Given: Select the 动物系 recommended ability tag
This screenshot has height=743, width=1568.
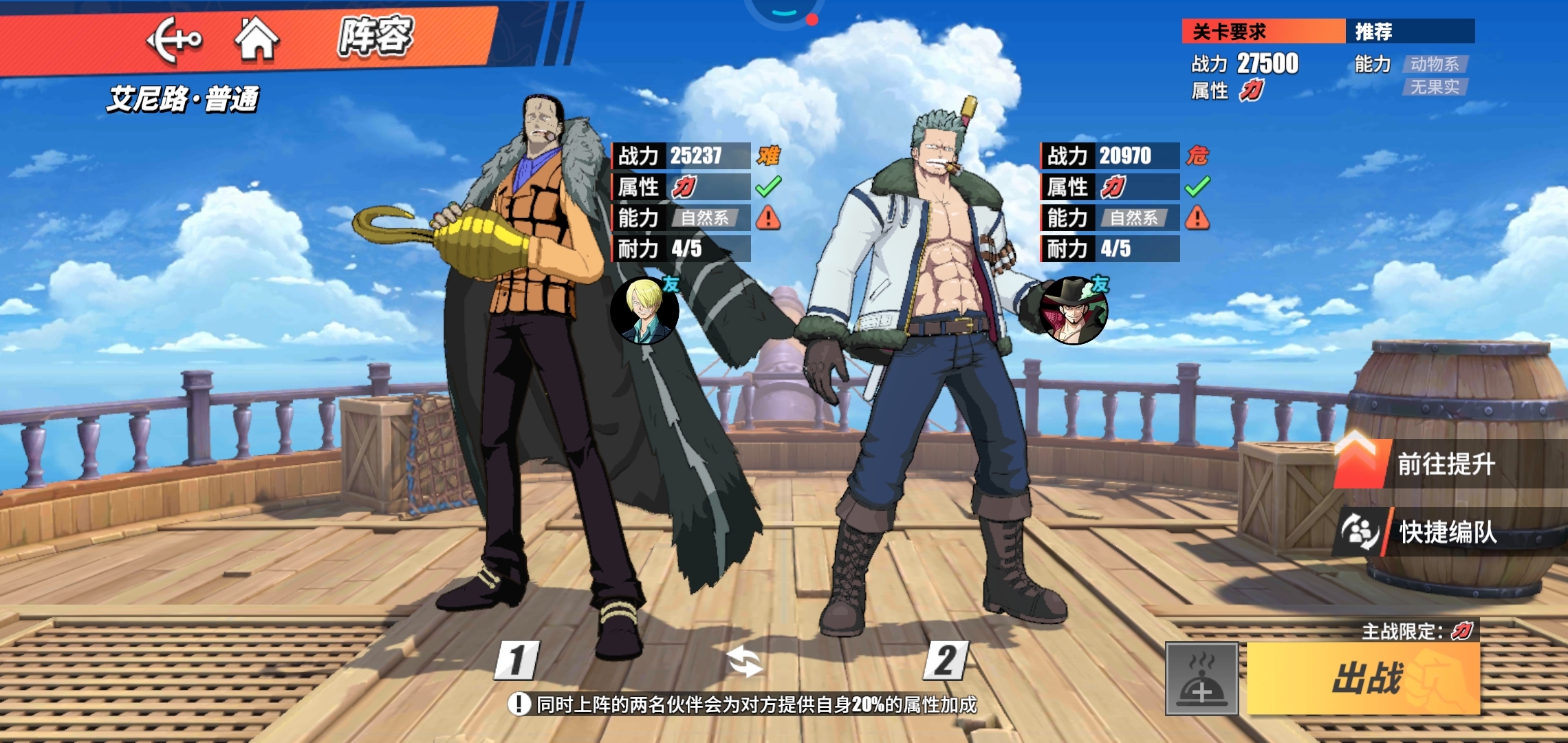Looking at the screenshot, I should (x=1435, y=64).
